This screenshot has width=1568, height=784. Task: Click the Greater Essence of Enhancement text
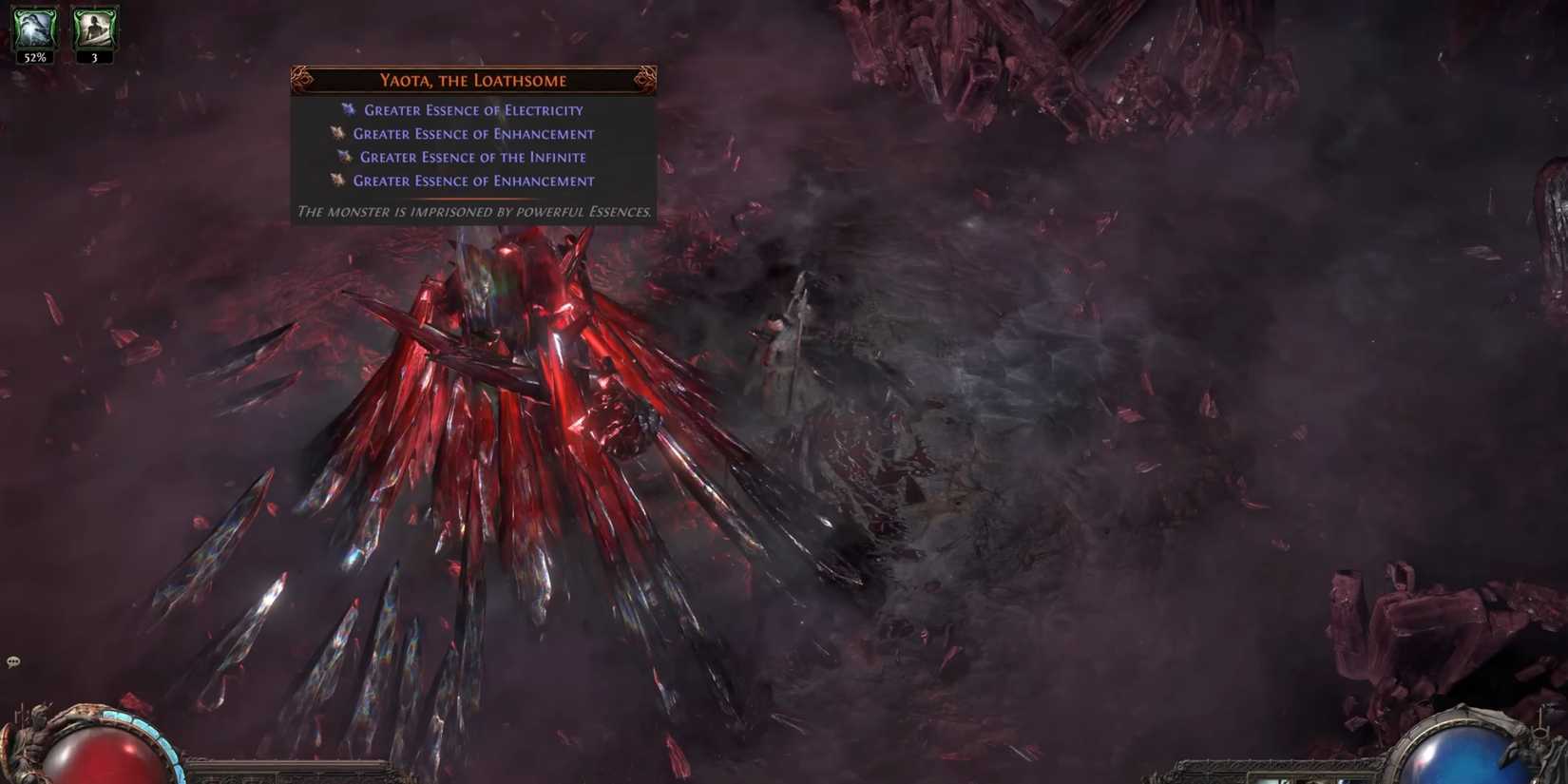473,133
